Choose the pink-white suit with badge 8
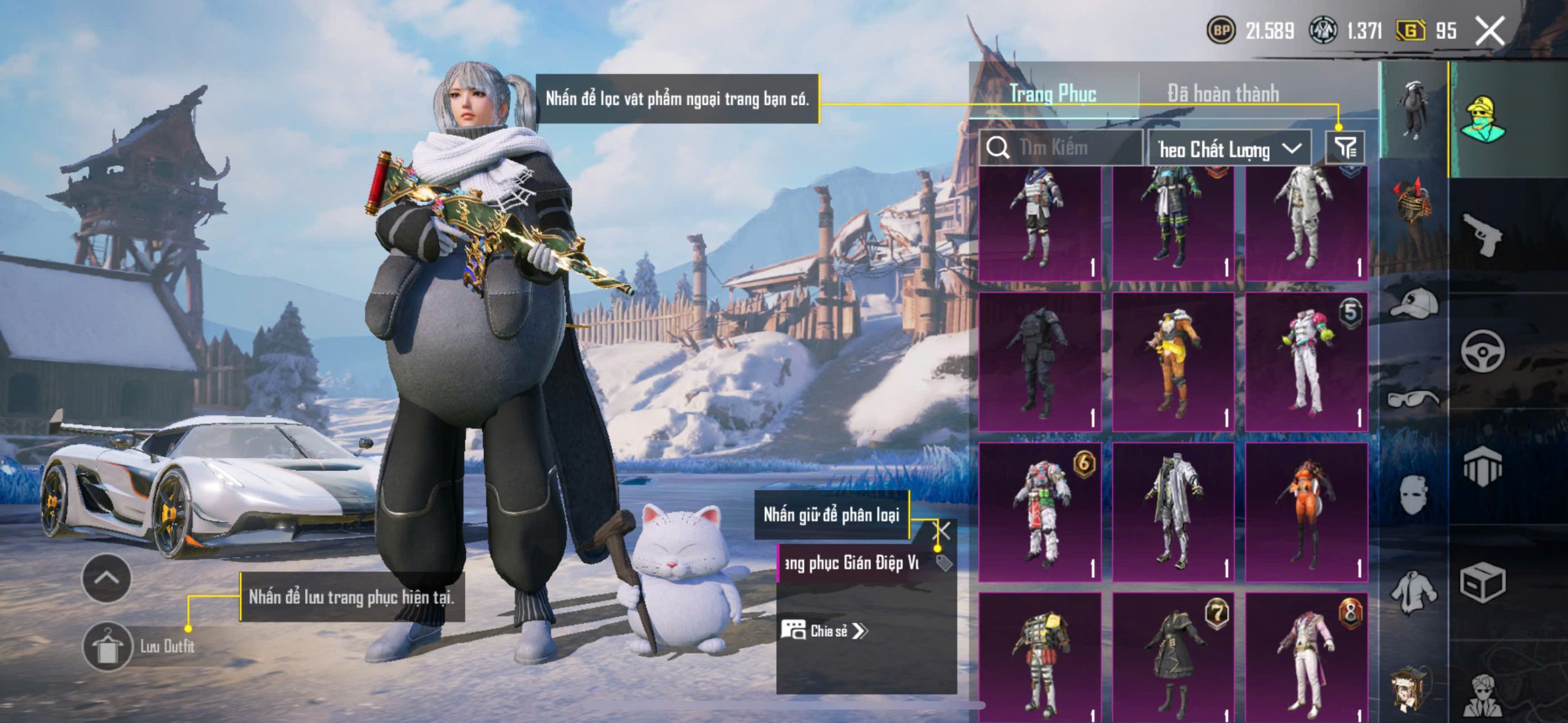This screenshot has width=1568, height=723. 1306,658
